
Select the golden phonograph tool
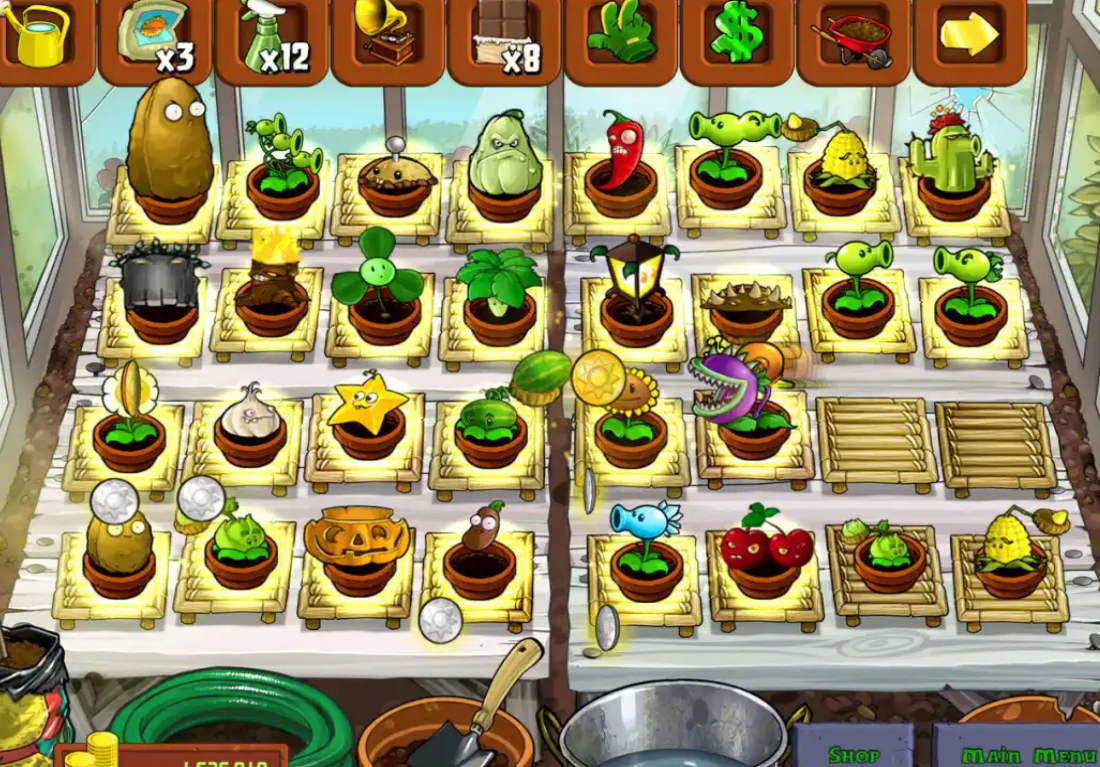point(388,38)
